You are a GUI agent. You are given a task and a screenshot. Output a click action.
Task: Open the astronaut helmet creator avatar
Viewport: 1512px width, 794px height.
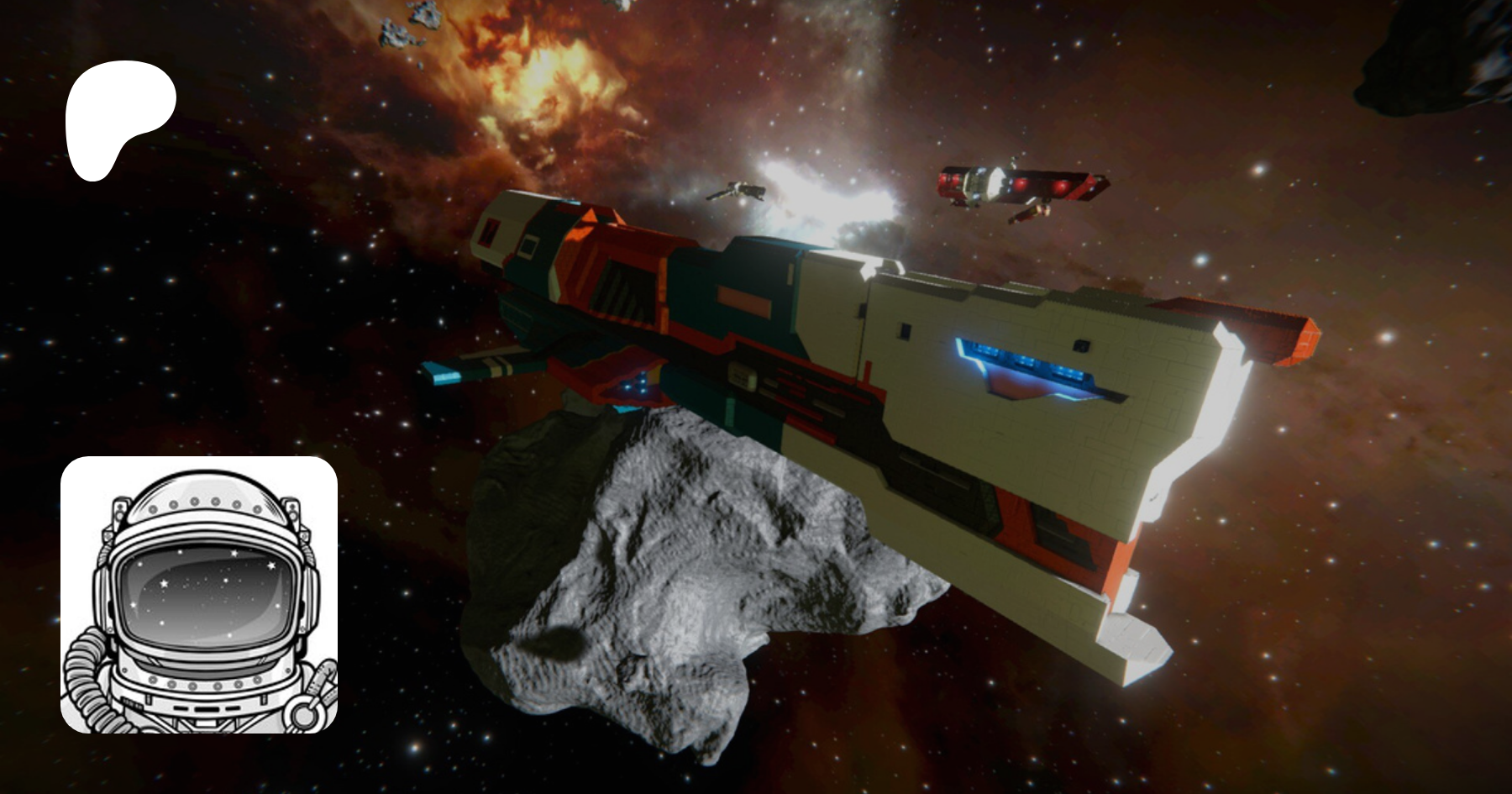(199, 595)
